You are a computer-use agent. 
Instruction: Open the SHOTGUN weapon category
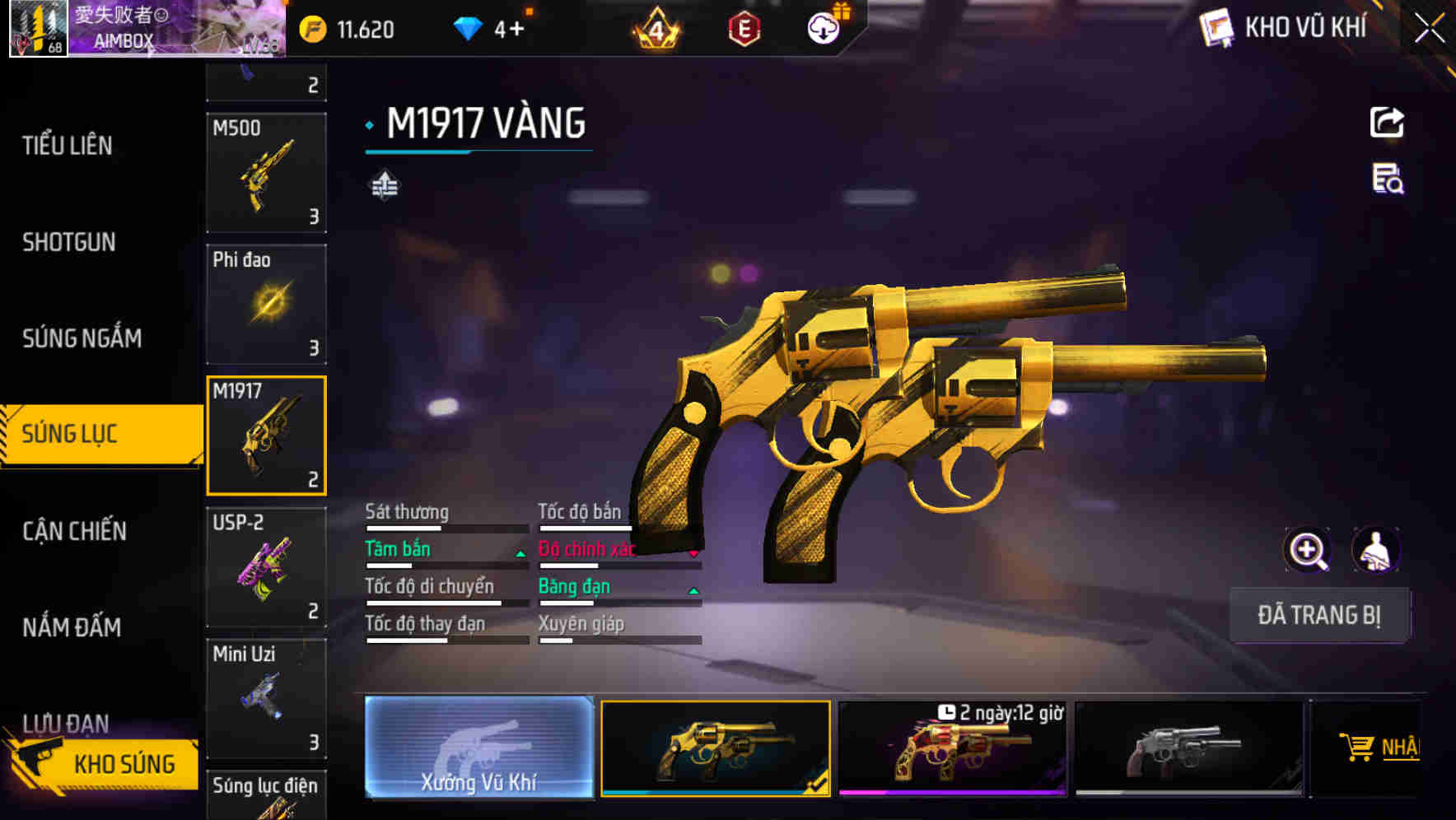pos(69,242)
